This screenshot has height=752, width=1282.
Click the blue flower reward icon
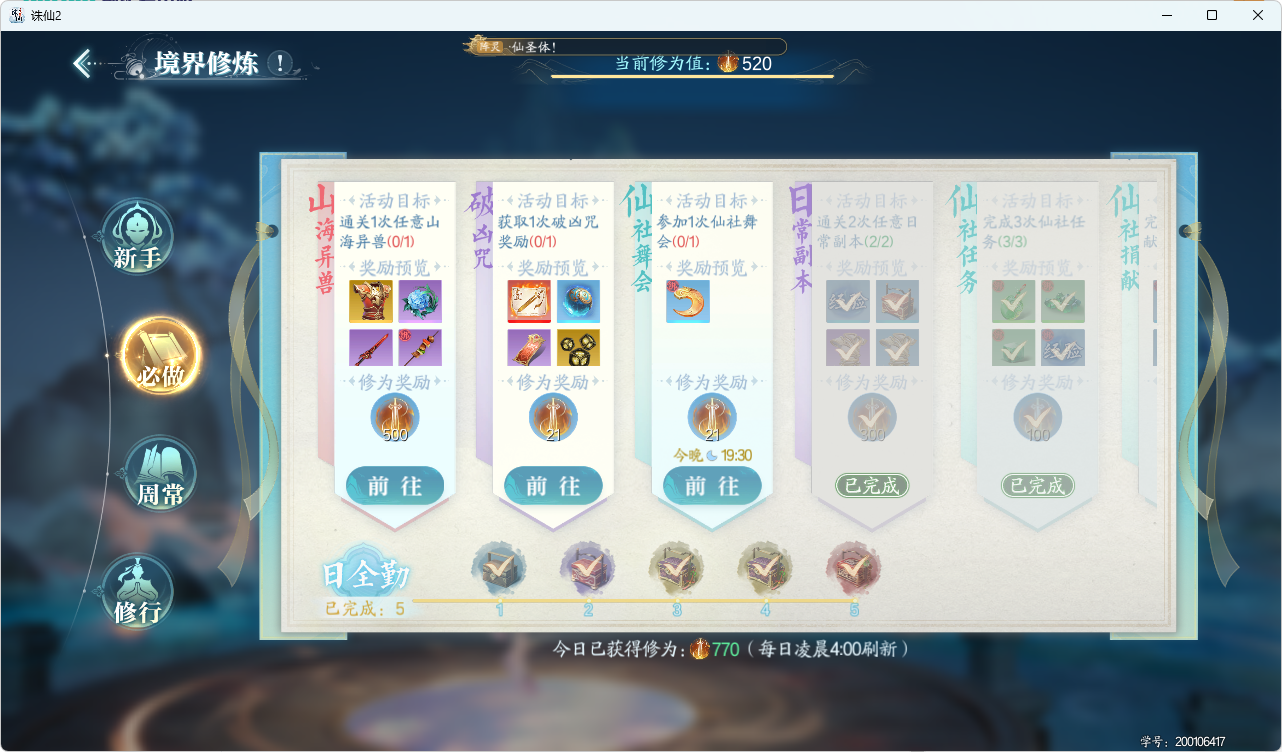(420, 301)
